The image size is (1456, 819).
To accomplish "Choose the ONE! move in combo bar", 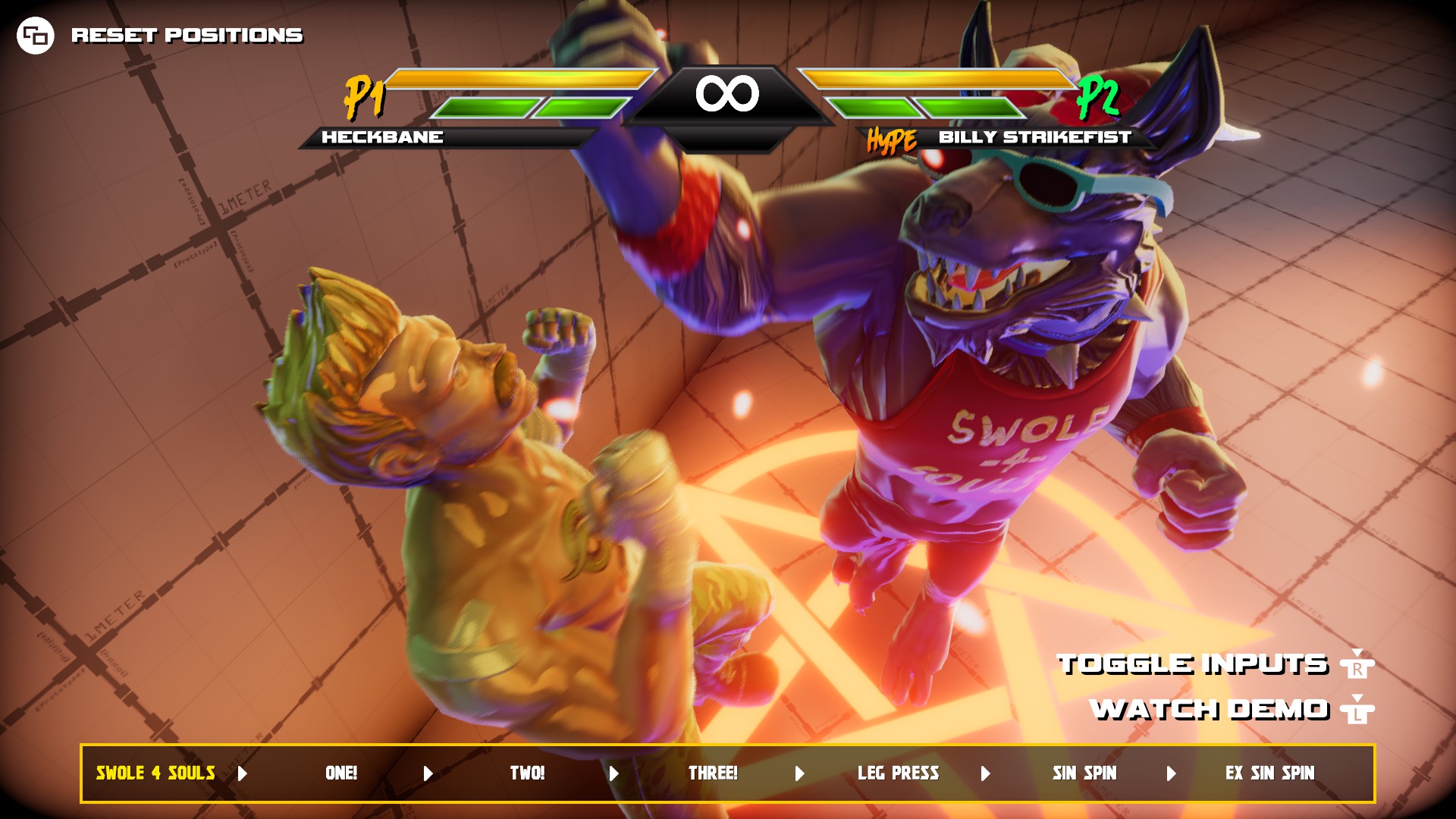I will tap(341, 773).
